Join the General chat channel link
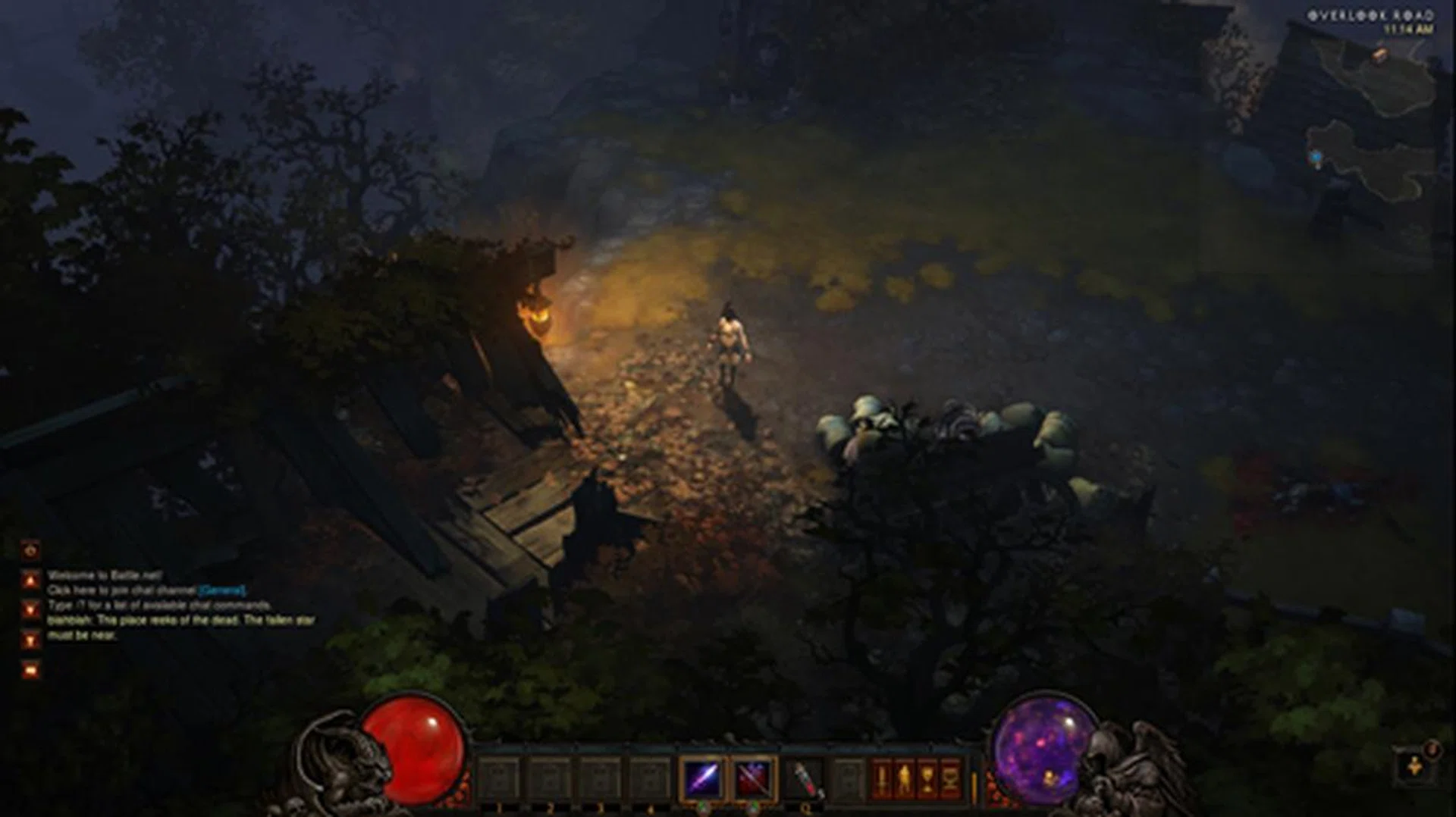Screen dimensions: 1456x817 pyautogui.click(x=222, y=590)
